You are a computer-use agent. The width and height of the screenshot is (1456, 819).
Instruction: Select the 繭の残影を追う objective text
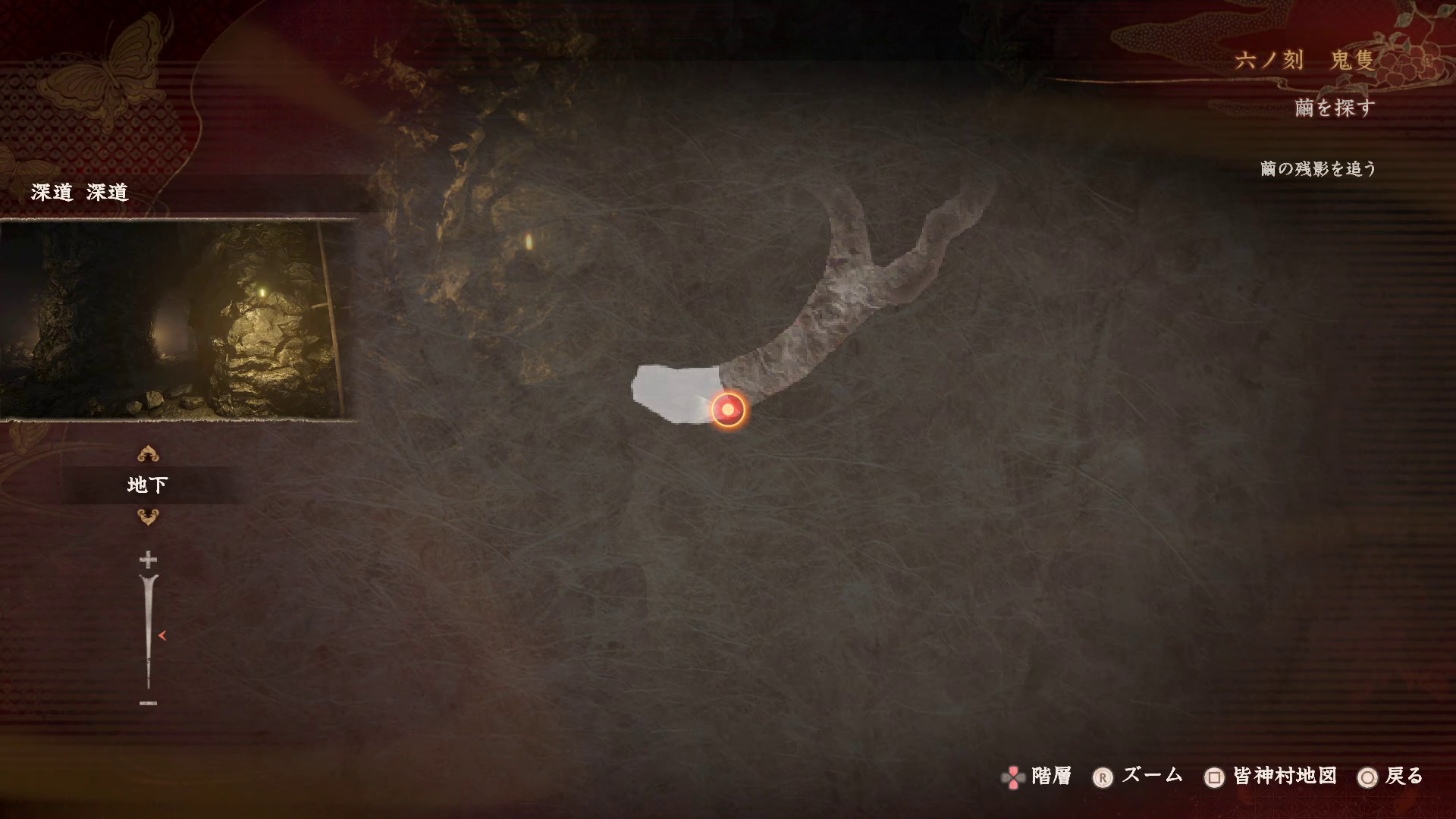1318,168
